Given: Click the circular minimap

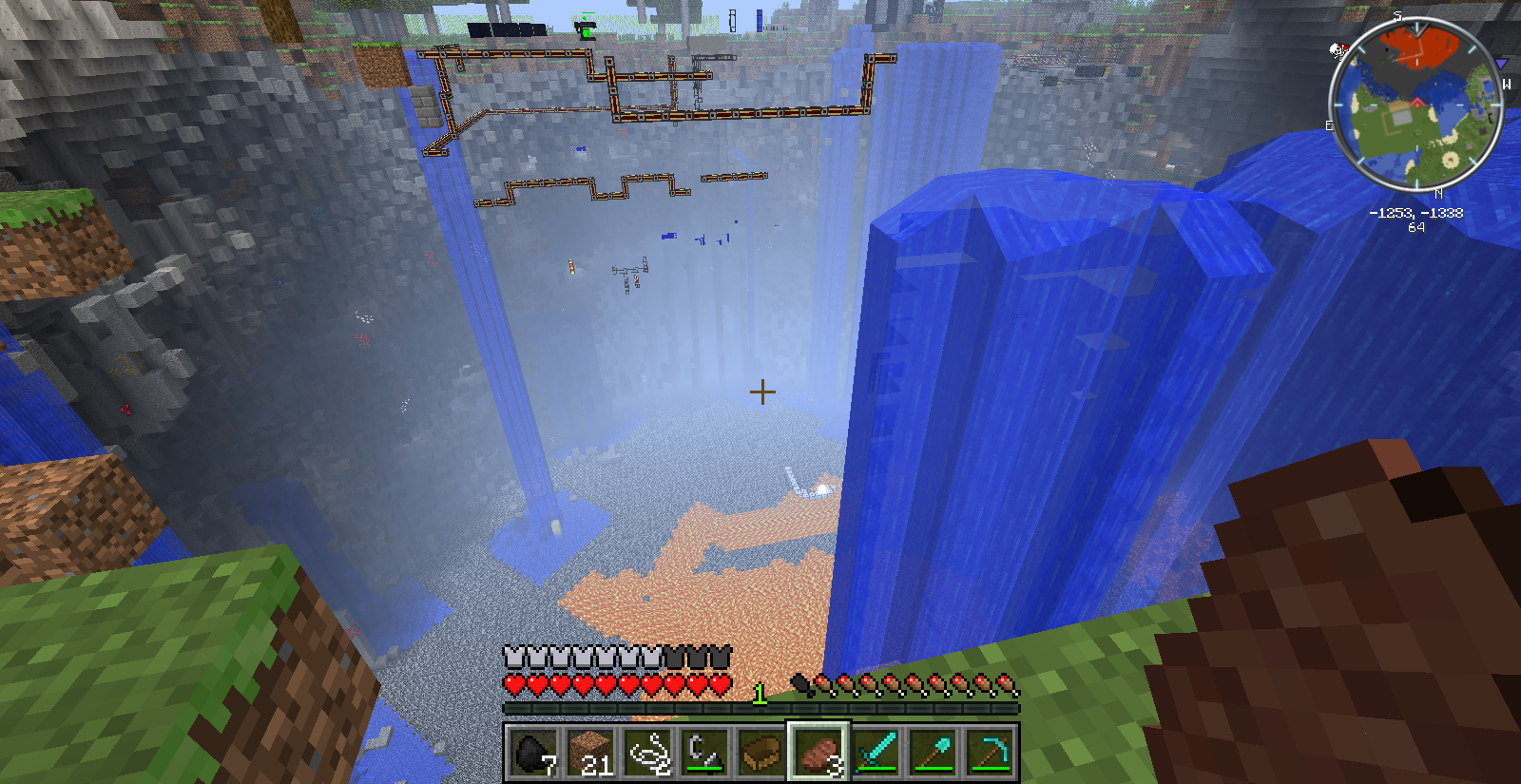Looking at the screenshot, I should [x=1415, y=105].
